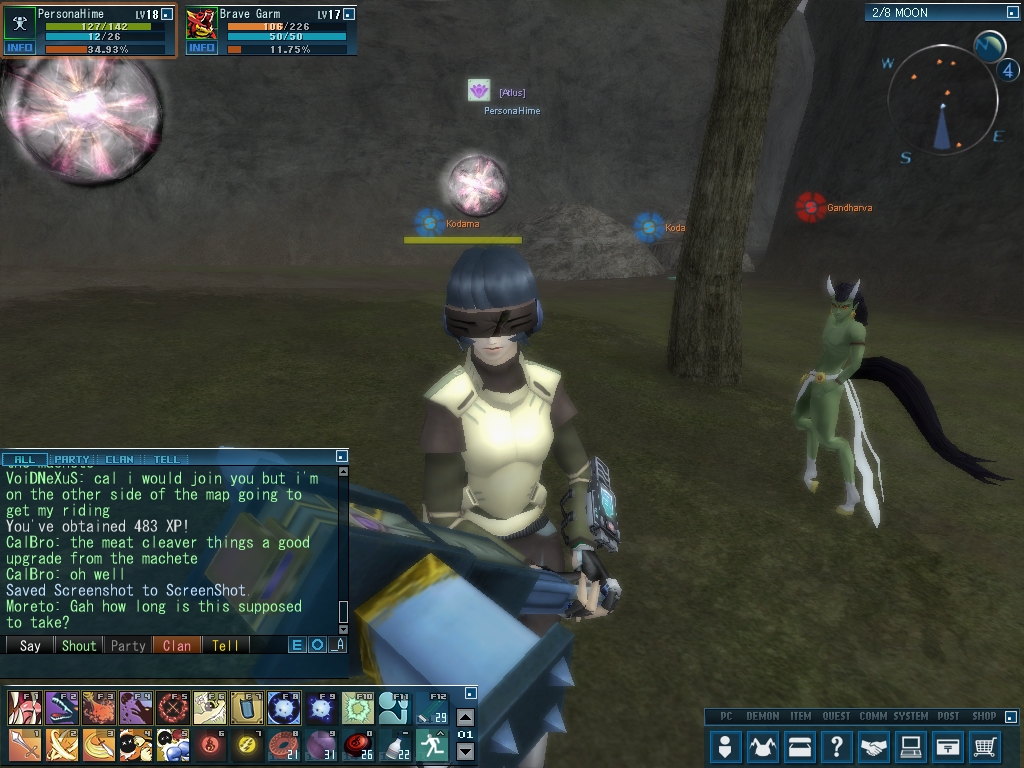Select the Shout chat channel

coord(79,645)
